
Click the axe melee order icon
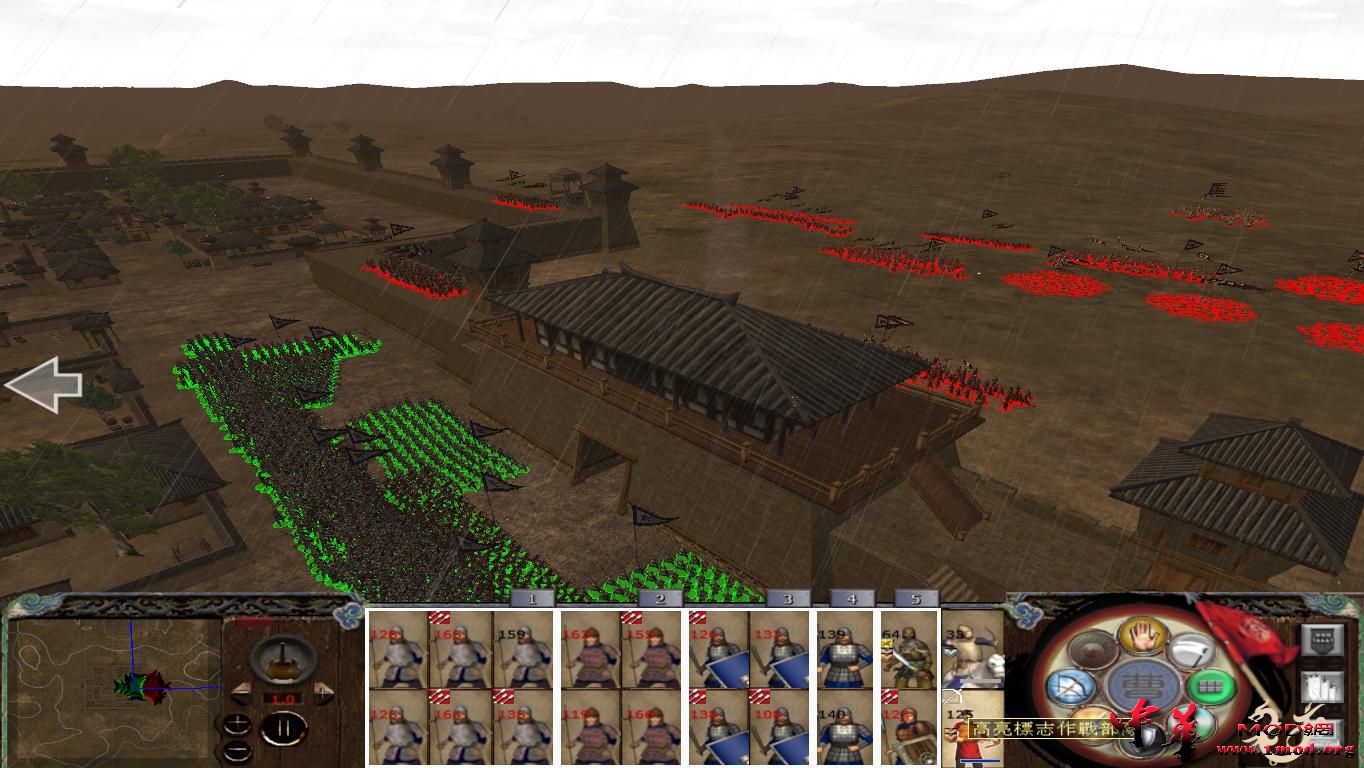tap(1193, 650)
